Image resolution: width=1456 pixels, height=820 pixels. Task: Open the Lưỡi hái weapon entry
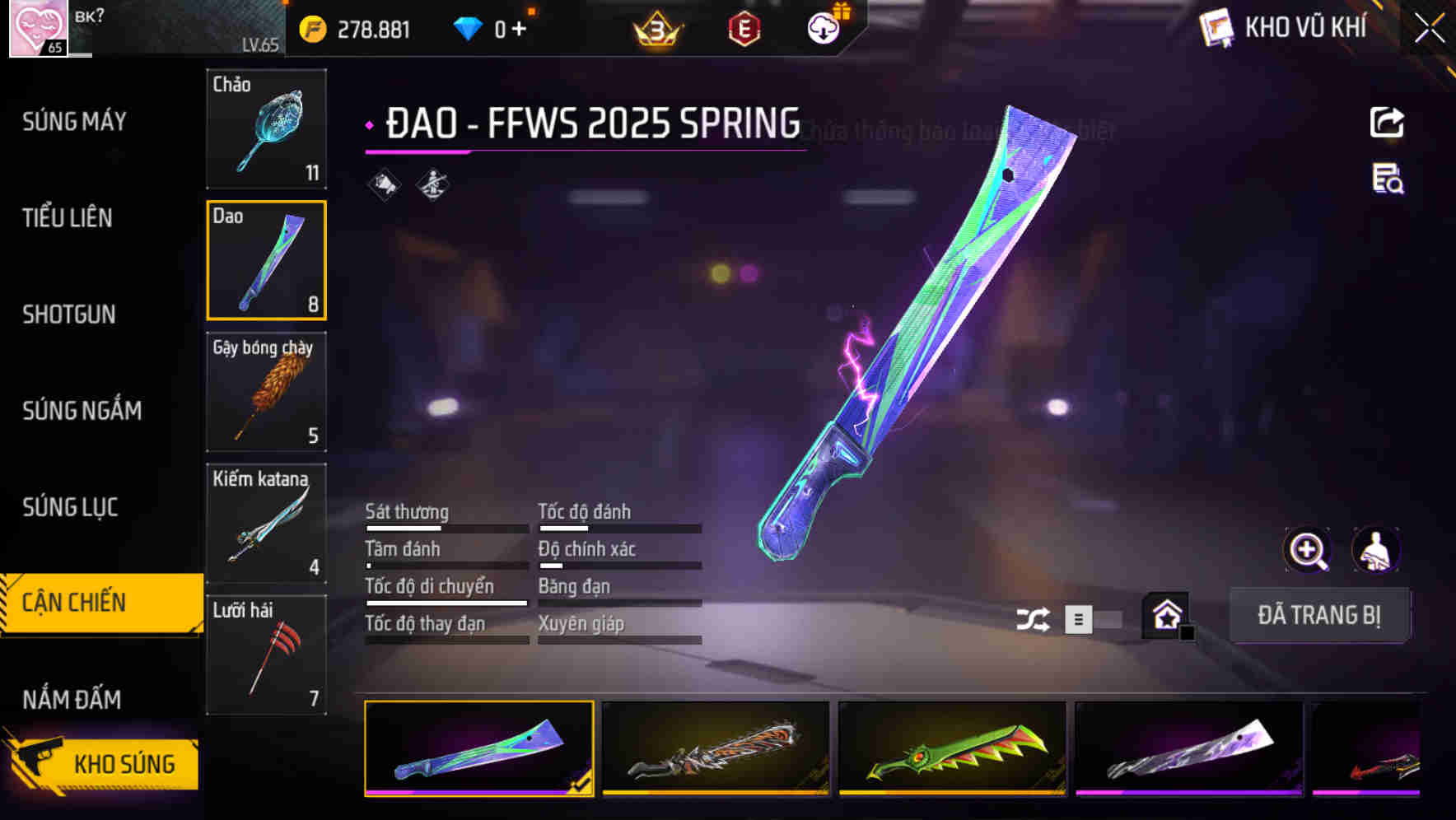pos(266,655)
